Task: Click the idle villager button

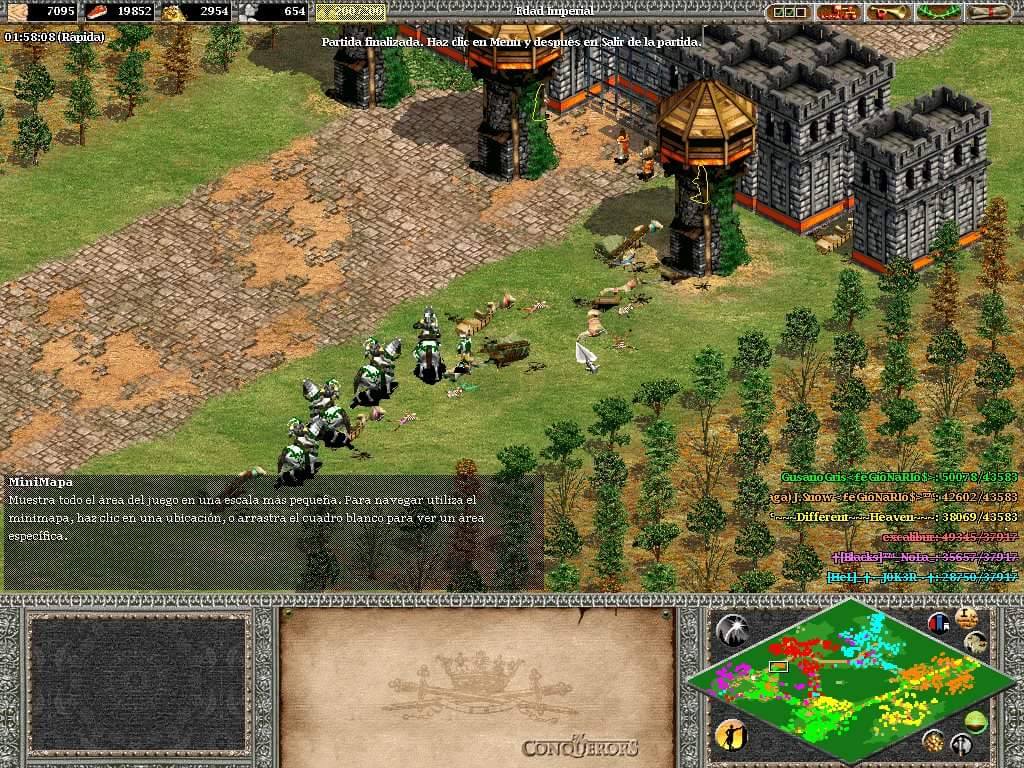Action: pyautogui.click(x=731, y=735)
